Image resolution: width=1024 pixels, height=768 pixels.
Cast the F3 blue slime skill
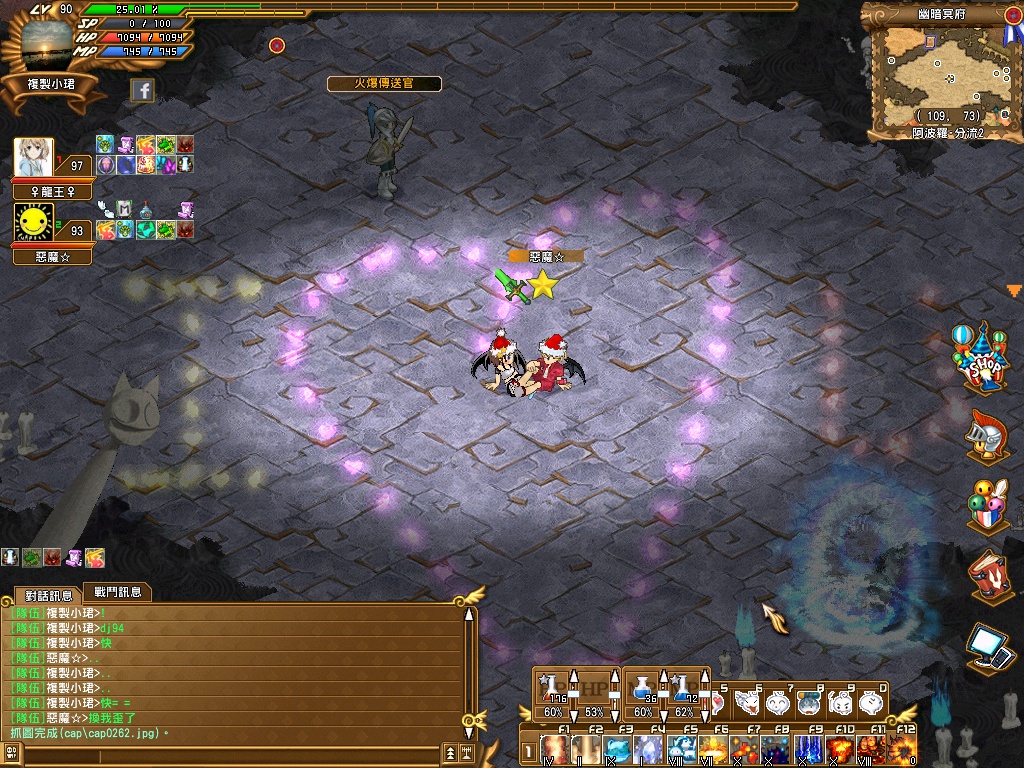tap(619, 750)
